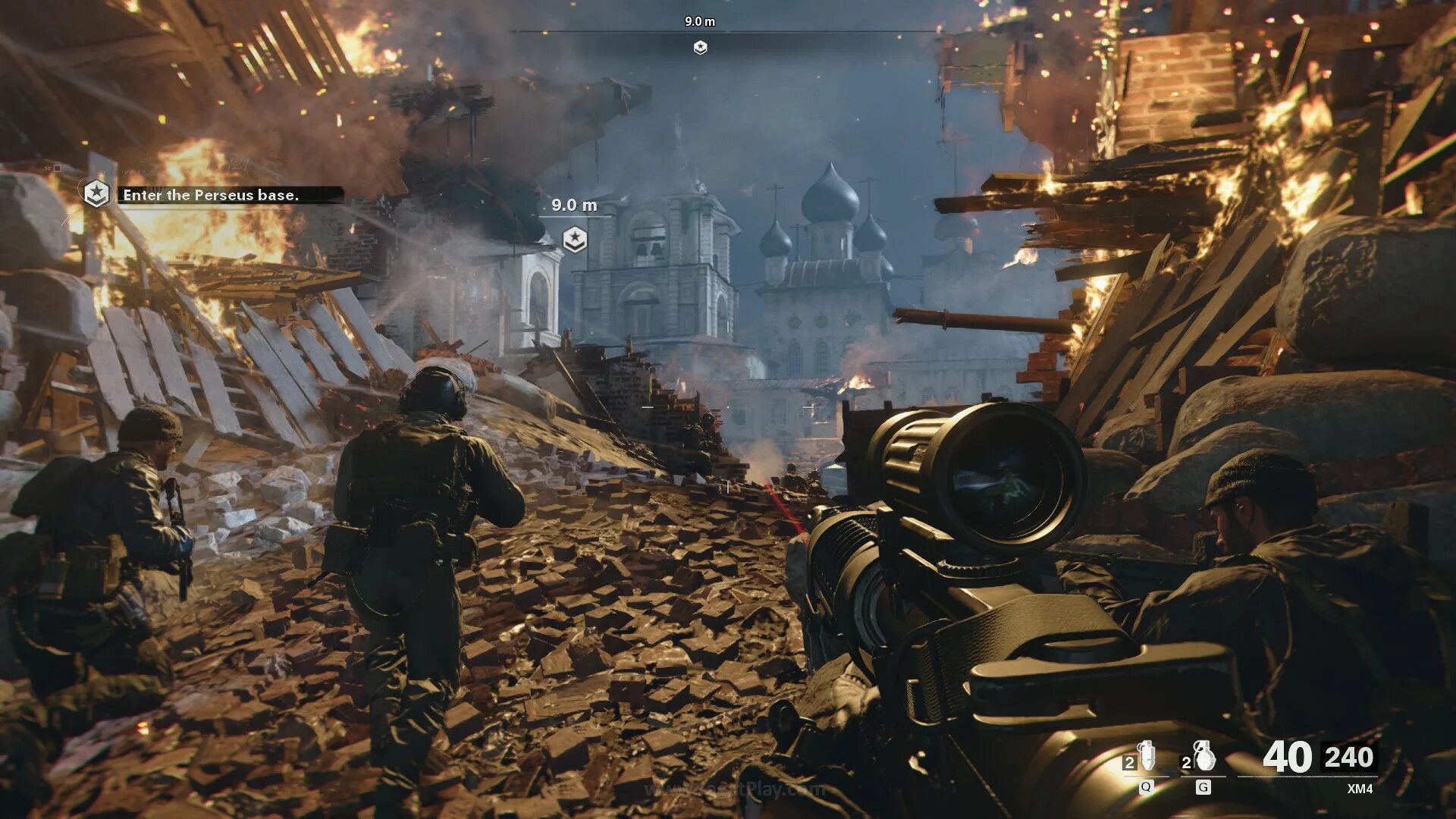Click the XM4 weapon name label
This screenshot has width=1456, height=819.
click(x=1359, y=789)
